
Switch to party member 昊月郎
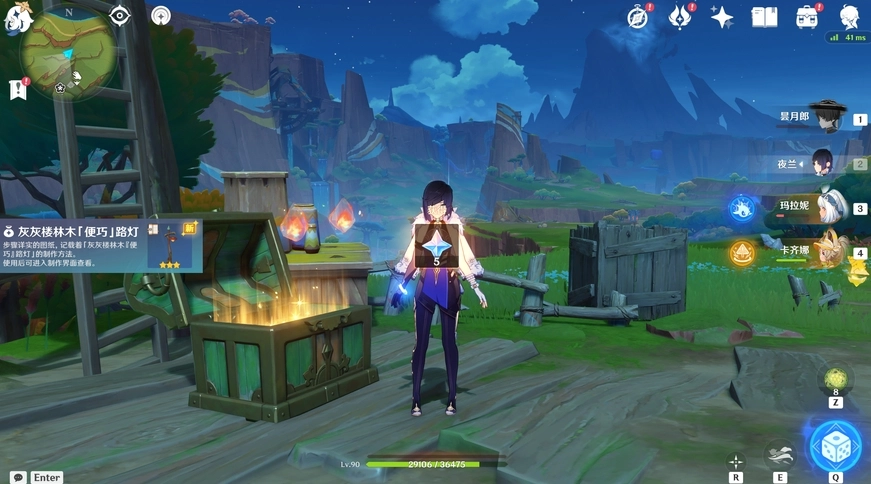click(826, 117)
